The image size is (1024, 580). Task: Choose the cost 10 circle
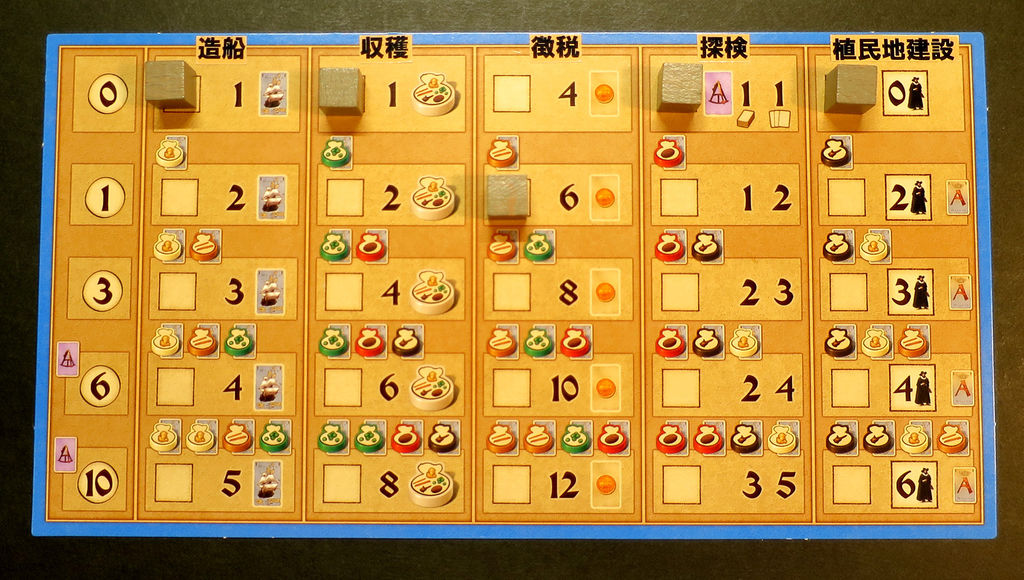tap(97, 483)
